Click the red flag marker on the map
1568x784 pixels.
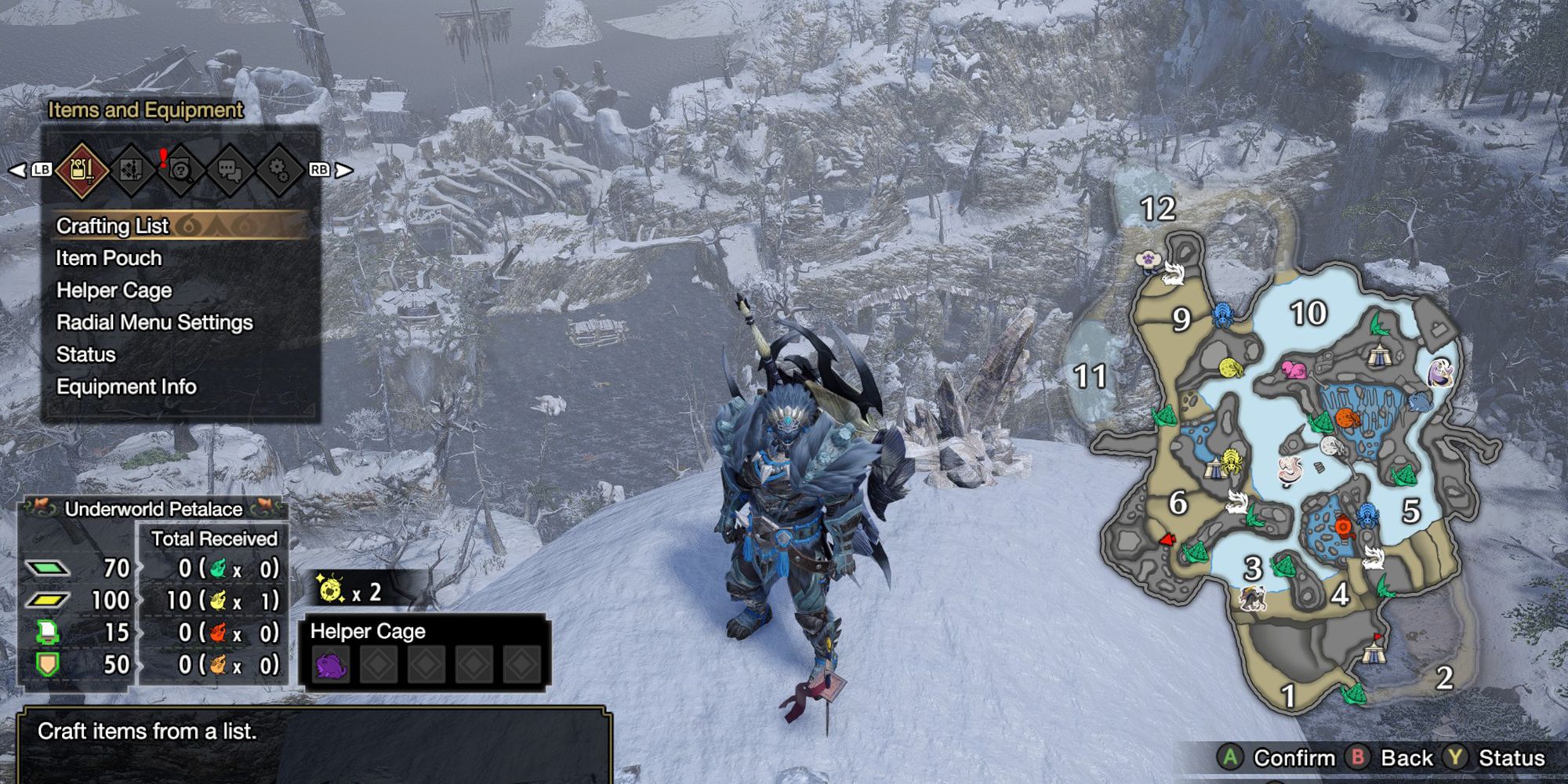tap(1167, 539)
